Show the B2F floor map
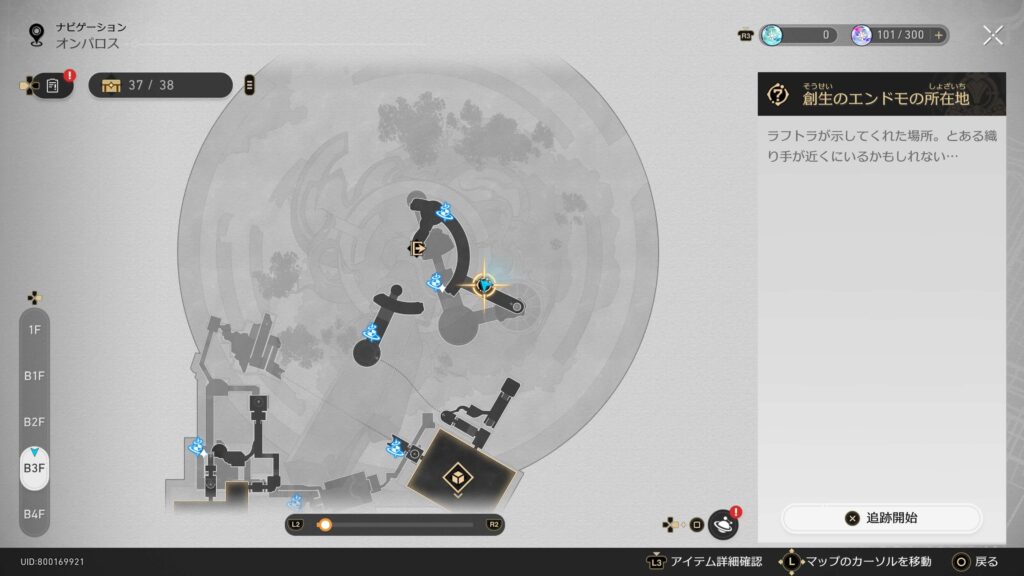1024x576 pixels. (x=34, y=422)
